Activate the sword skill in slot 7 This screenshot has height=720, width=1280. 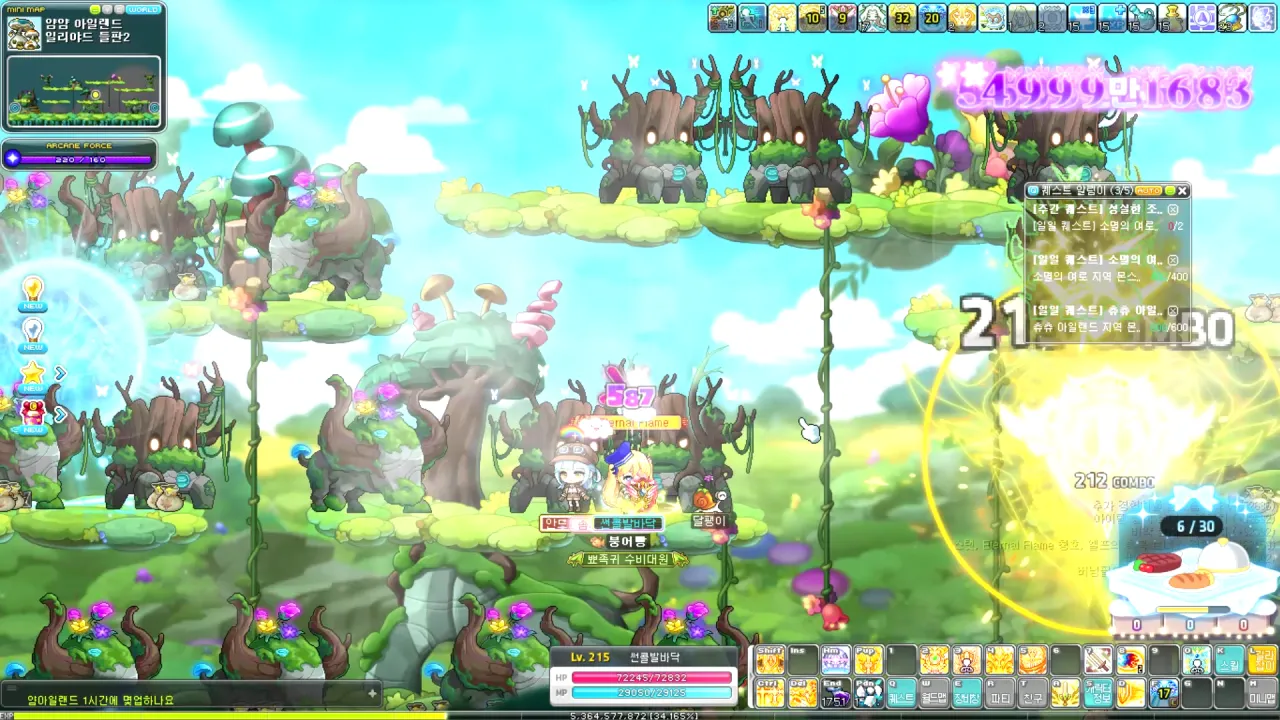(1098, 660)
